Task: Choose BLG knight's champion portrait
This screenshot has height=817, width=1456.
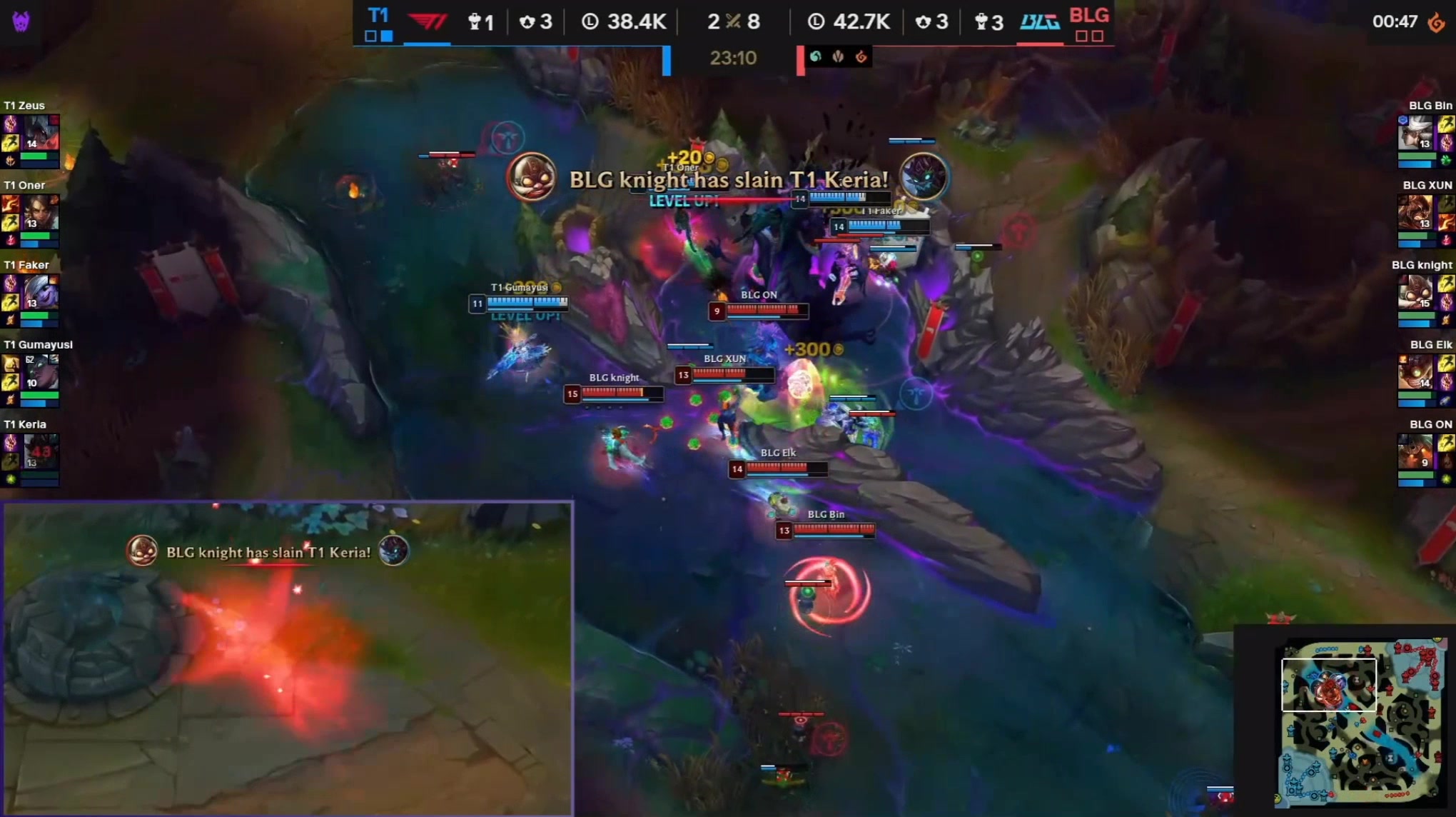Action: click(x=1415, y=293)
